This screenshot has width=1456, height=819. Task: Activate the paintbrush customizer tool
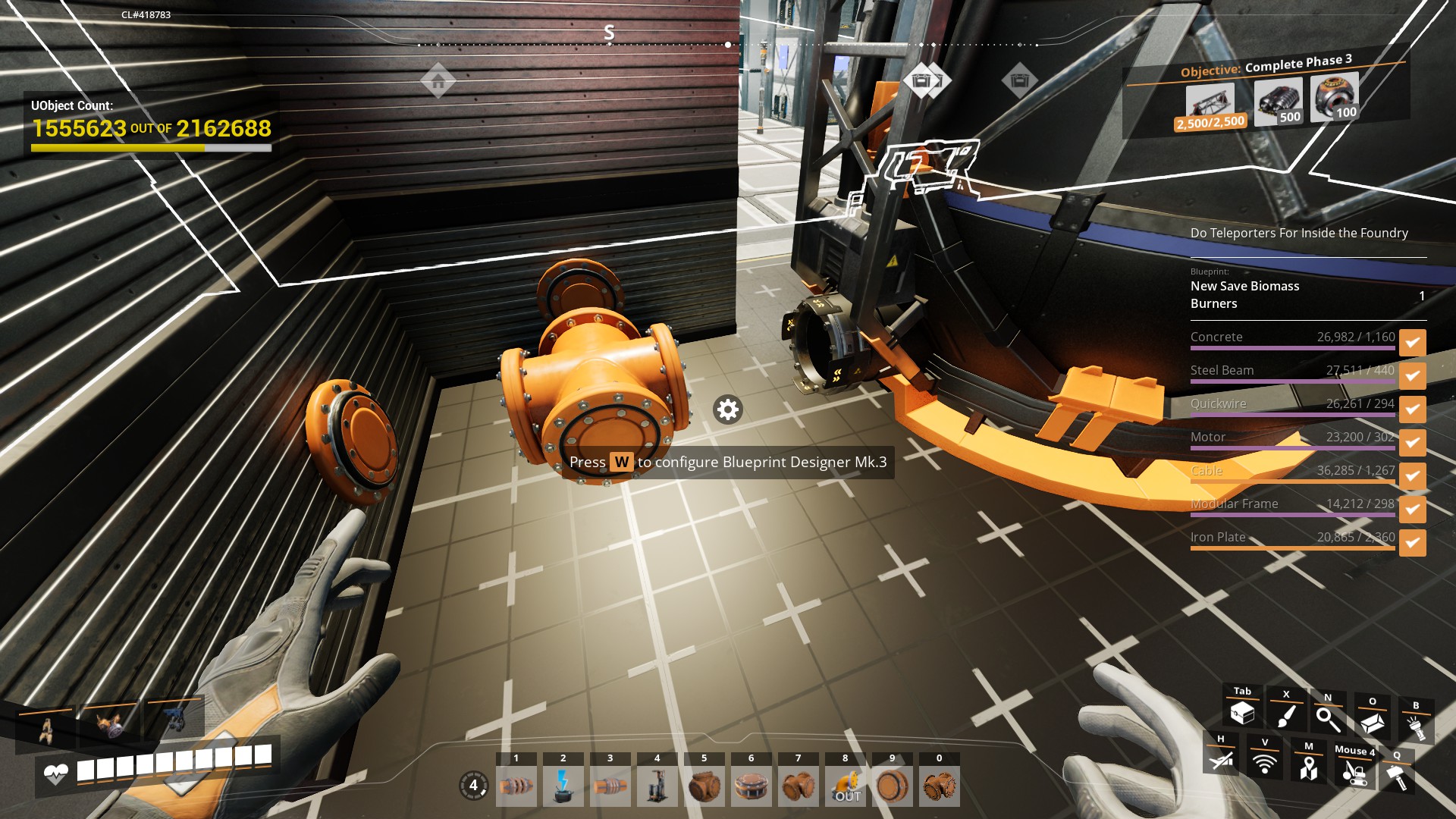pos(1286,715)
